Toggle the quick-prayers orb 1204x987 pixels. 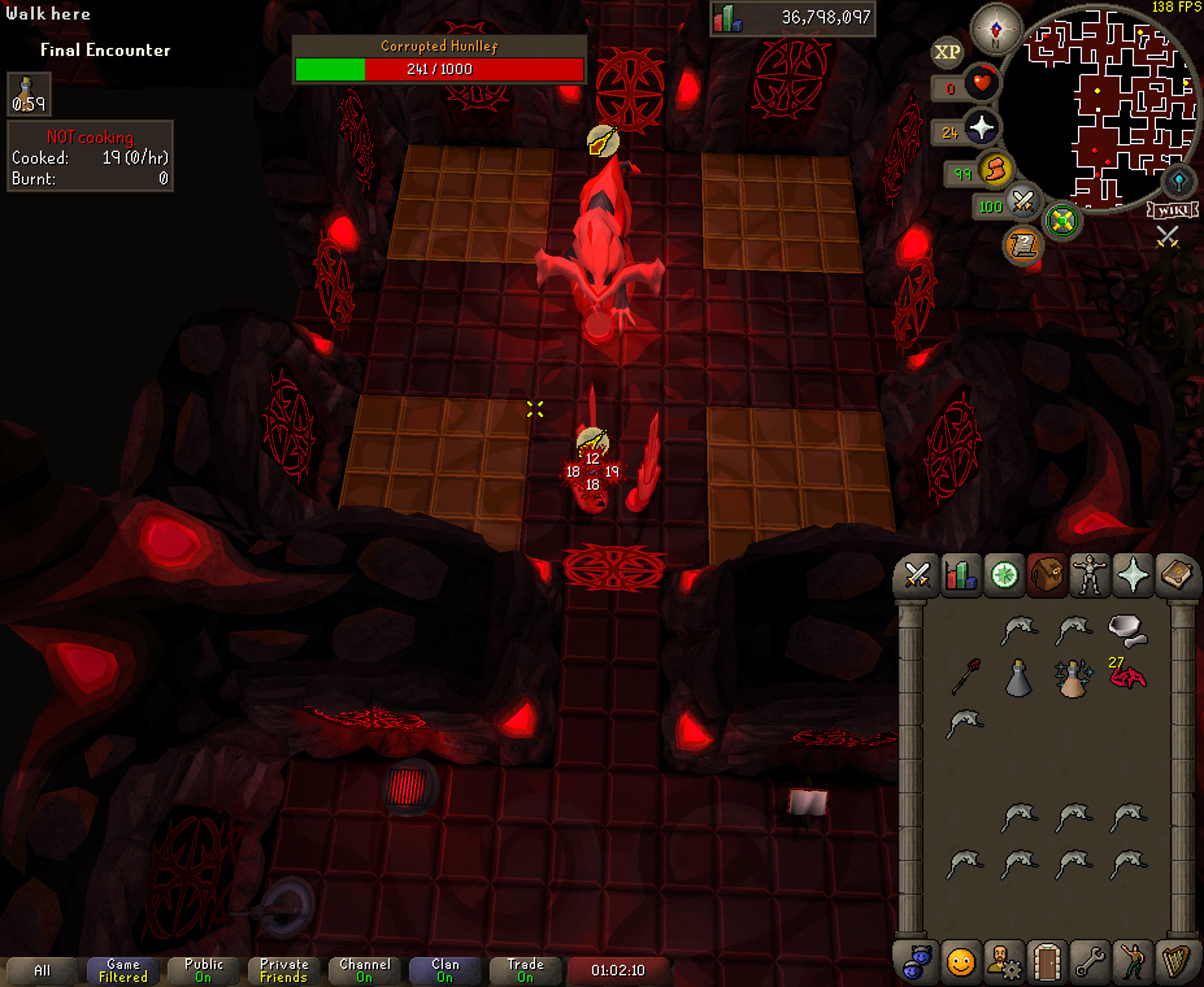point(981,128)
